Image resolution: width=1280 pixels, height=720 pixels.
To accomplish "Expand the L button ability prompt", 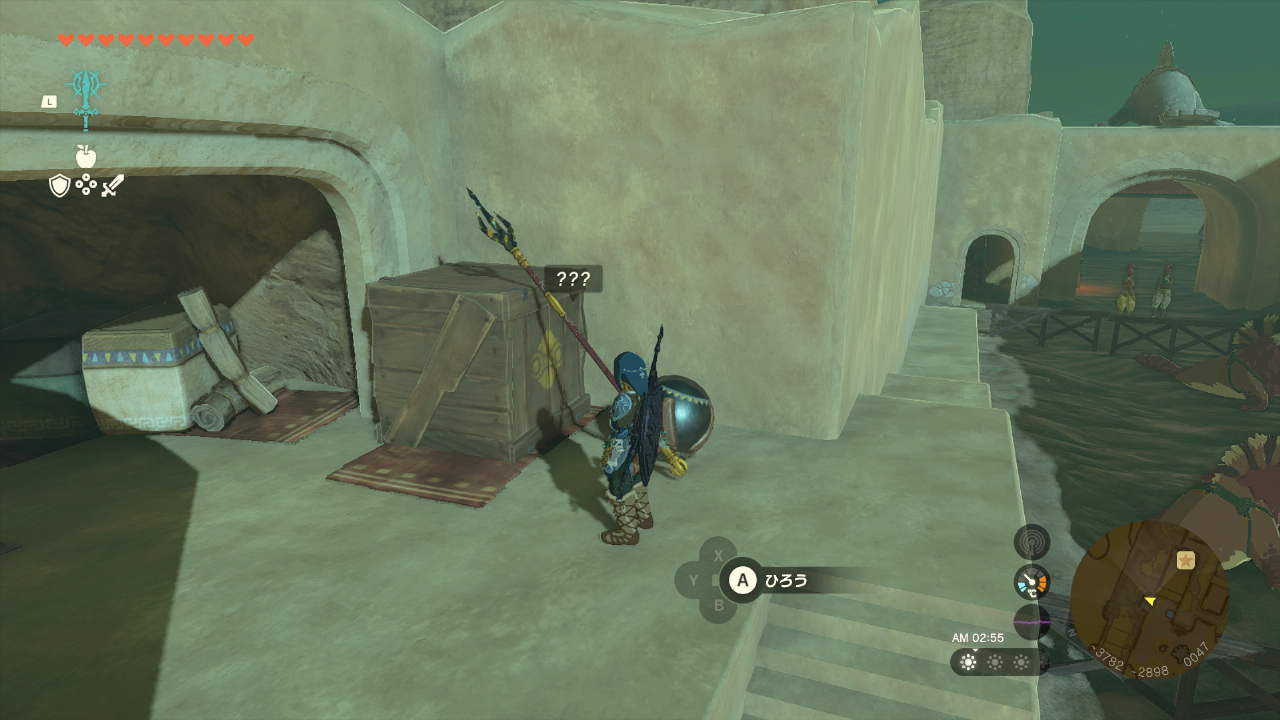I will pos(48,101).
